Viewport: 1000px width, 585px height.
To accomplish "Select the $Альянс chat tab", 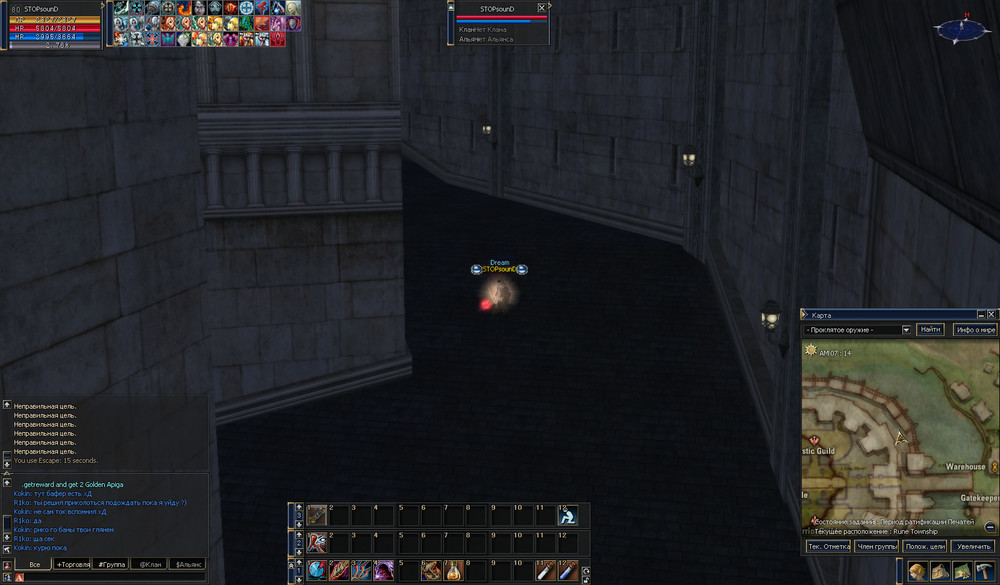I will [187, 564].
